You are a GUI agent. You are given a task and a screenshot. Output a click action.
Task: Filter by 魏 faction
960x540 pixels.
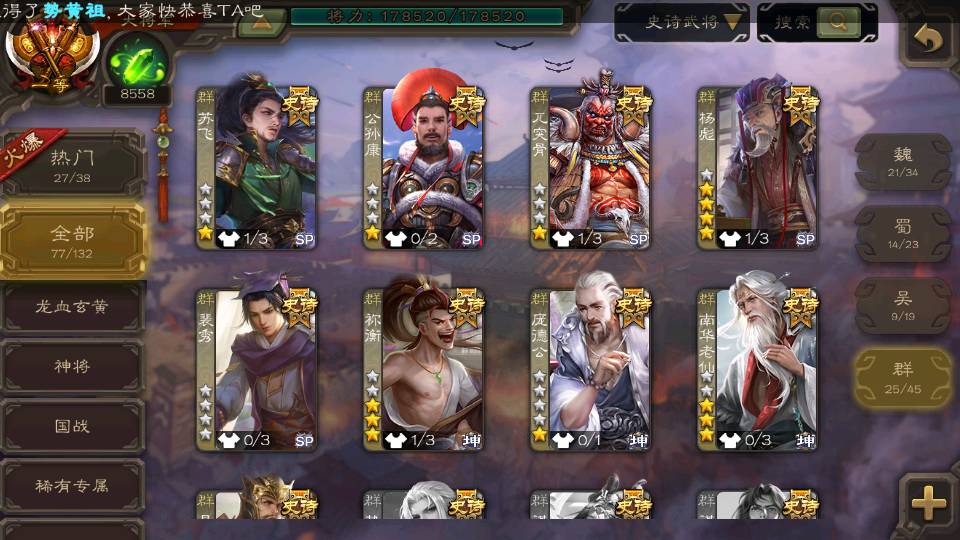tap(903, 161)
